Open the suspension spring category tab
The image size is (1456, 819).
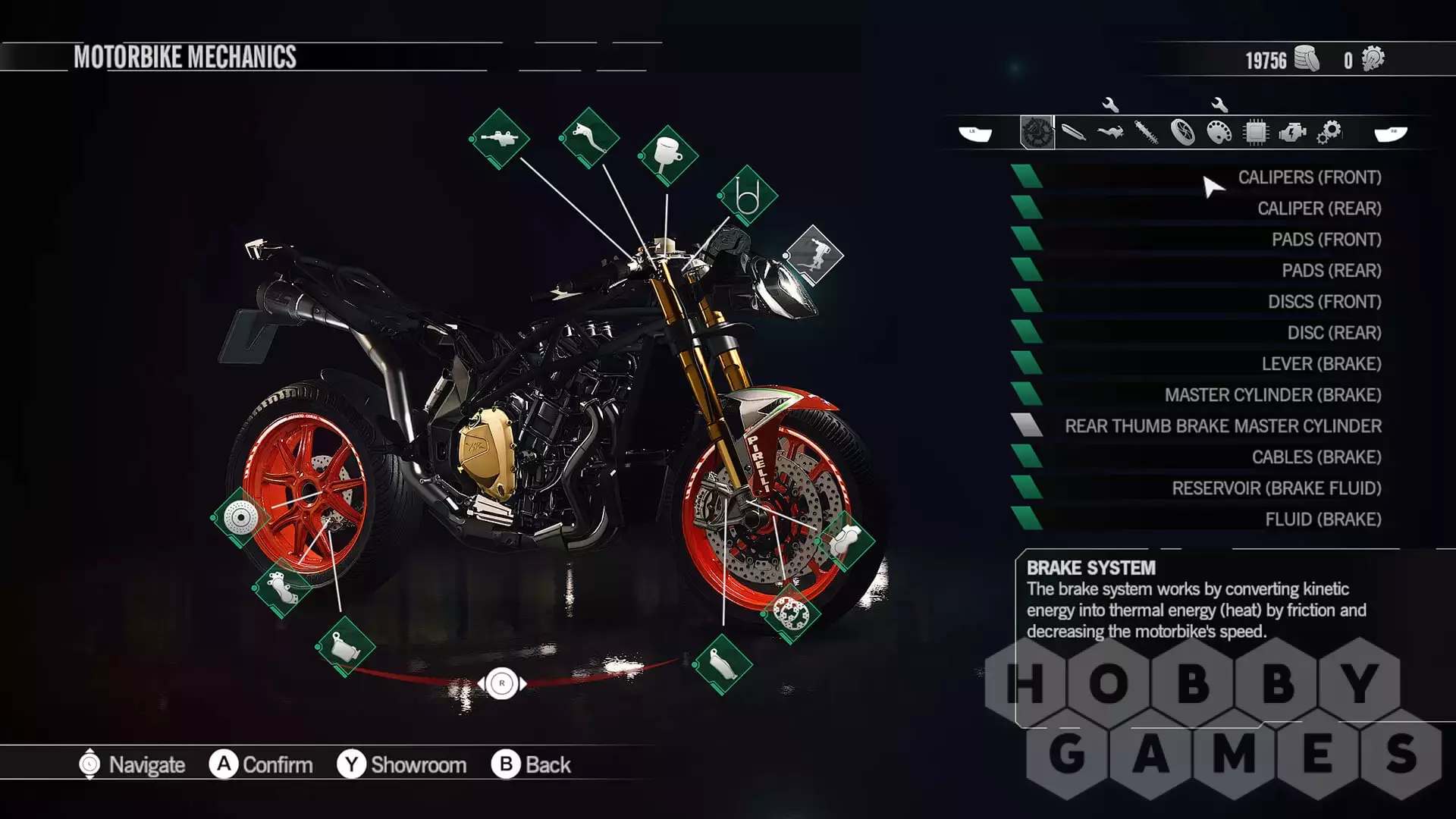[x=1146, y=133]
